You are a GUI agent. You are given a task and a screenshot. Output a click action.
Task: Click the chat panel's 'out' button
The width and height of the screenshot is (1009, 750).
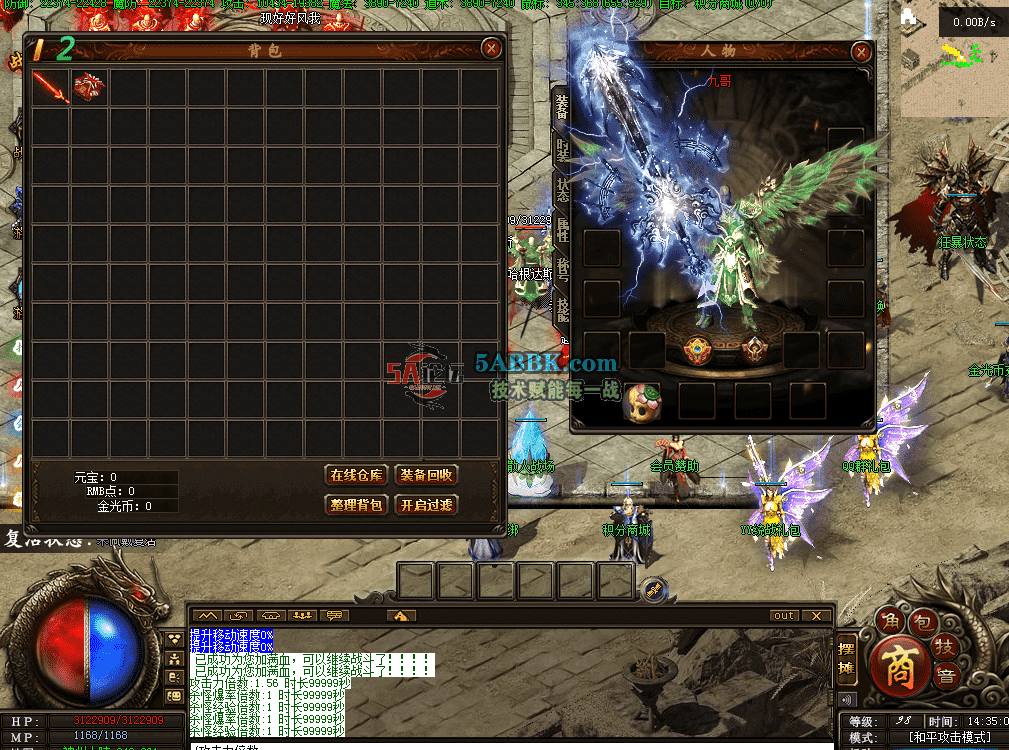click(785, 616)
